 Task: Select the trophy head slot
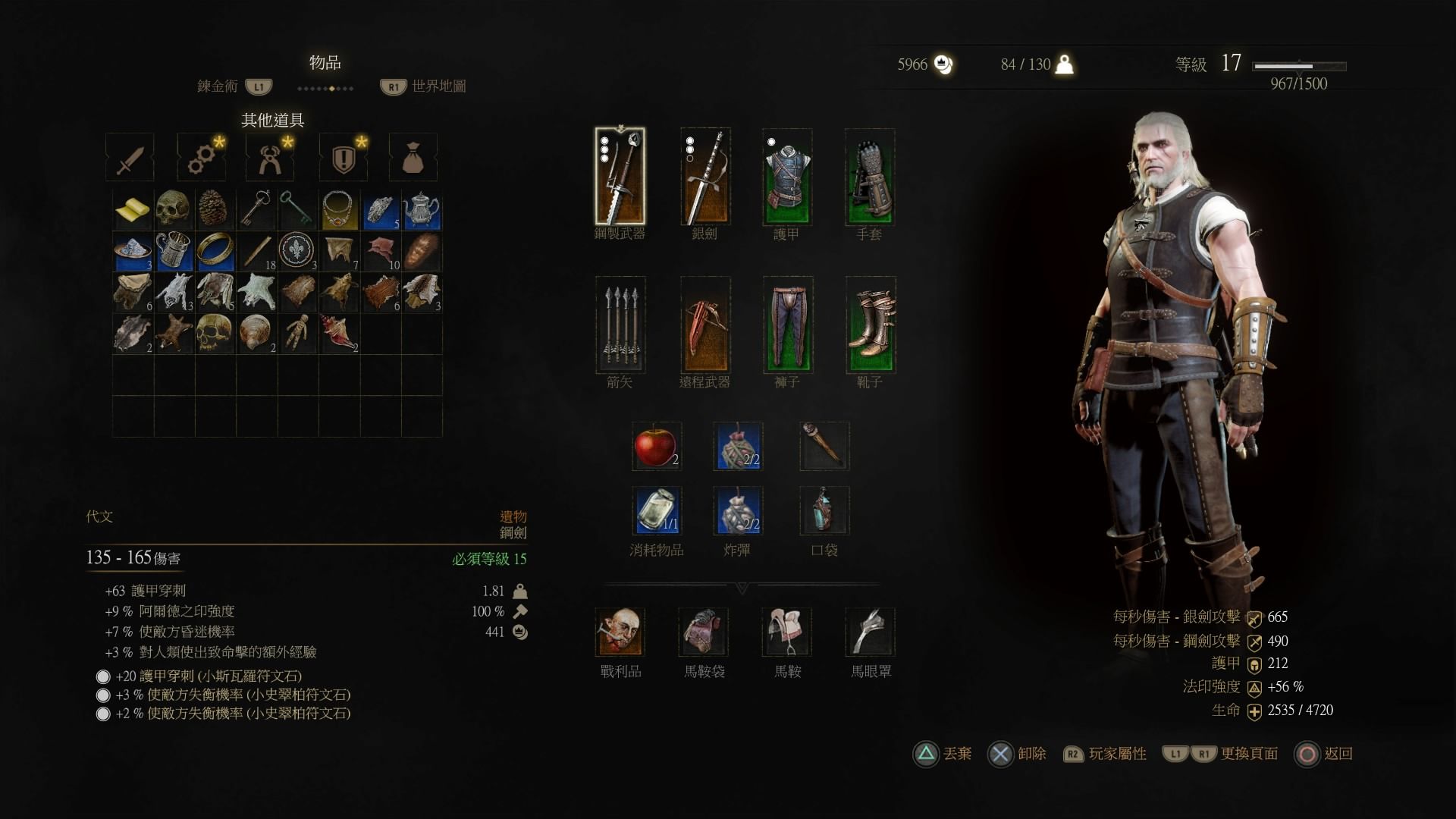click(x=620, y=632)
